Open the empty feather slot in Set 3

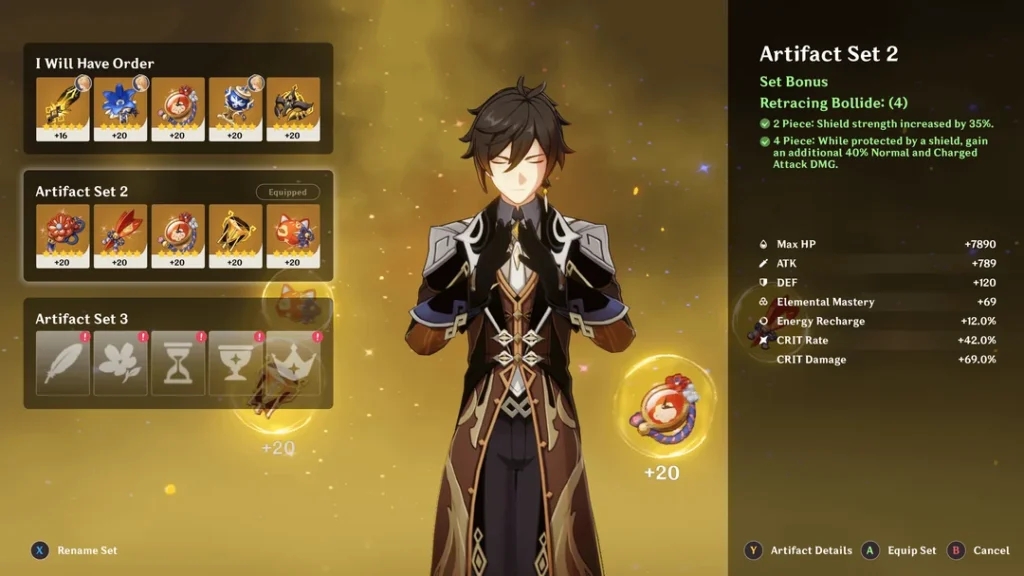pyautogui.click(x=62, y=363)
